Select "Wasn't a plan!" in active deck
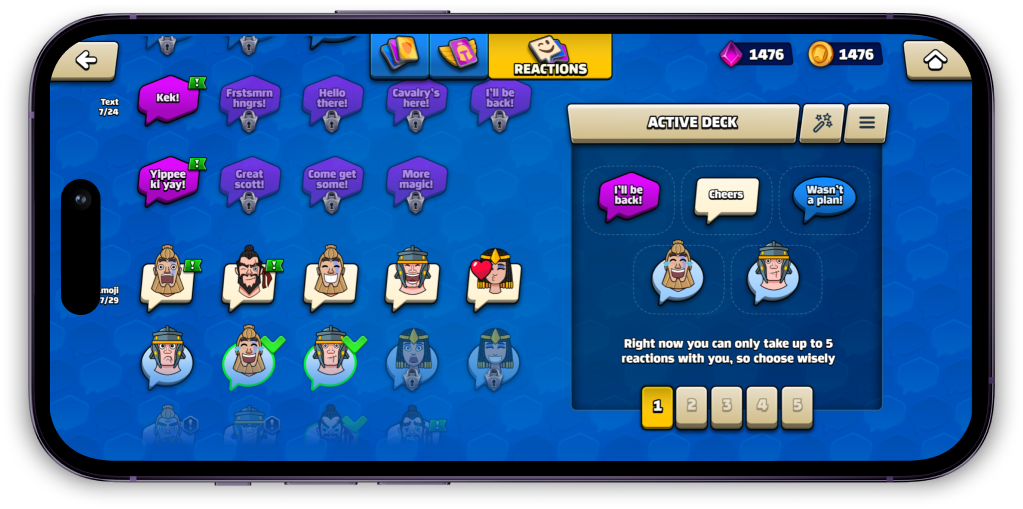Viewport: 1023px width, 509px height. click(x=824, y=197)
